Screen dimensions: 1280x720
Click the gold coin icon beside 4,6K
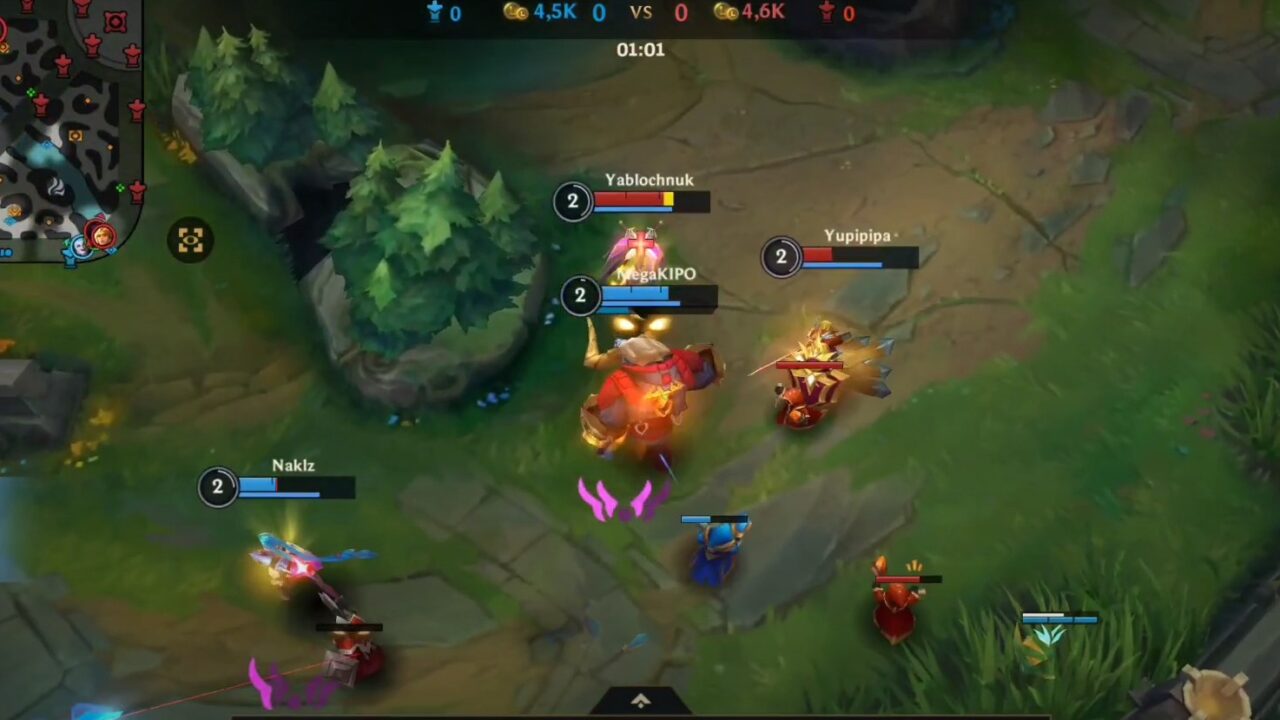point(725,13)
